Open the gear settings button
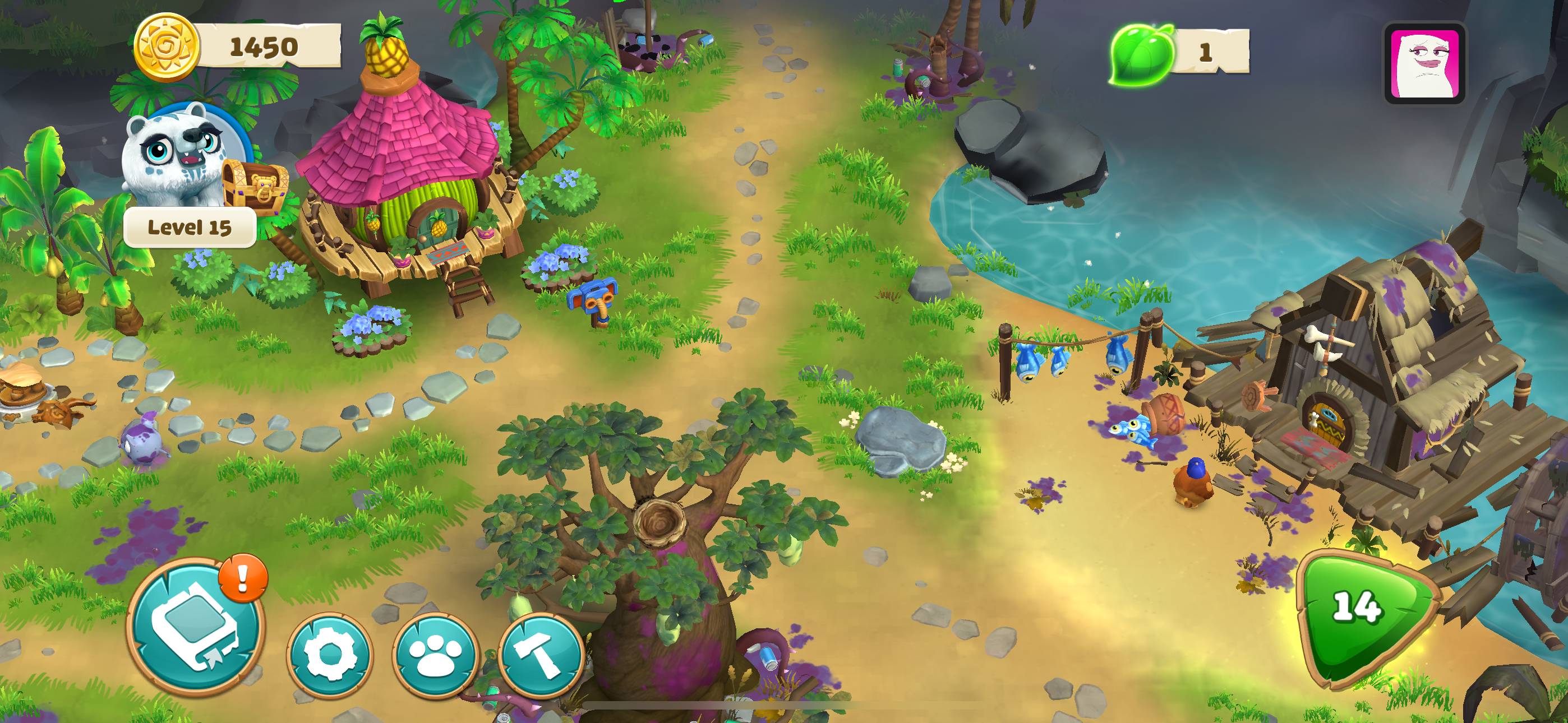 tap(329, 654)
